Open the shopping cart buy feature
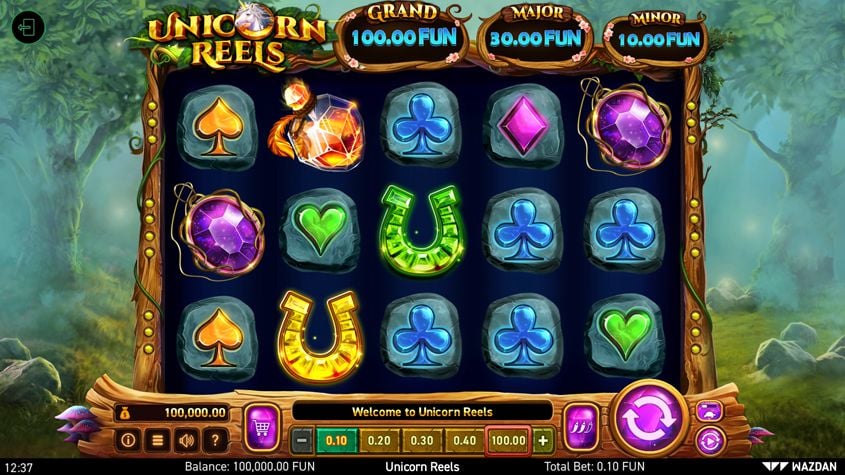 (261, 427)
